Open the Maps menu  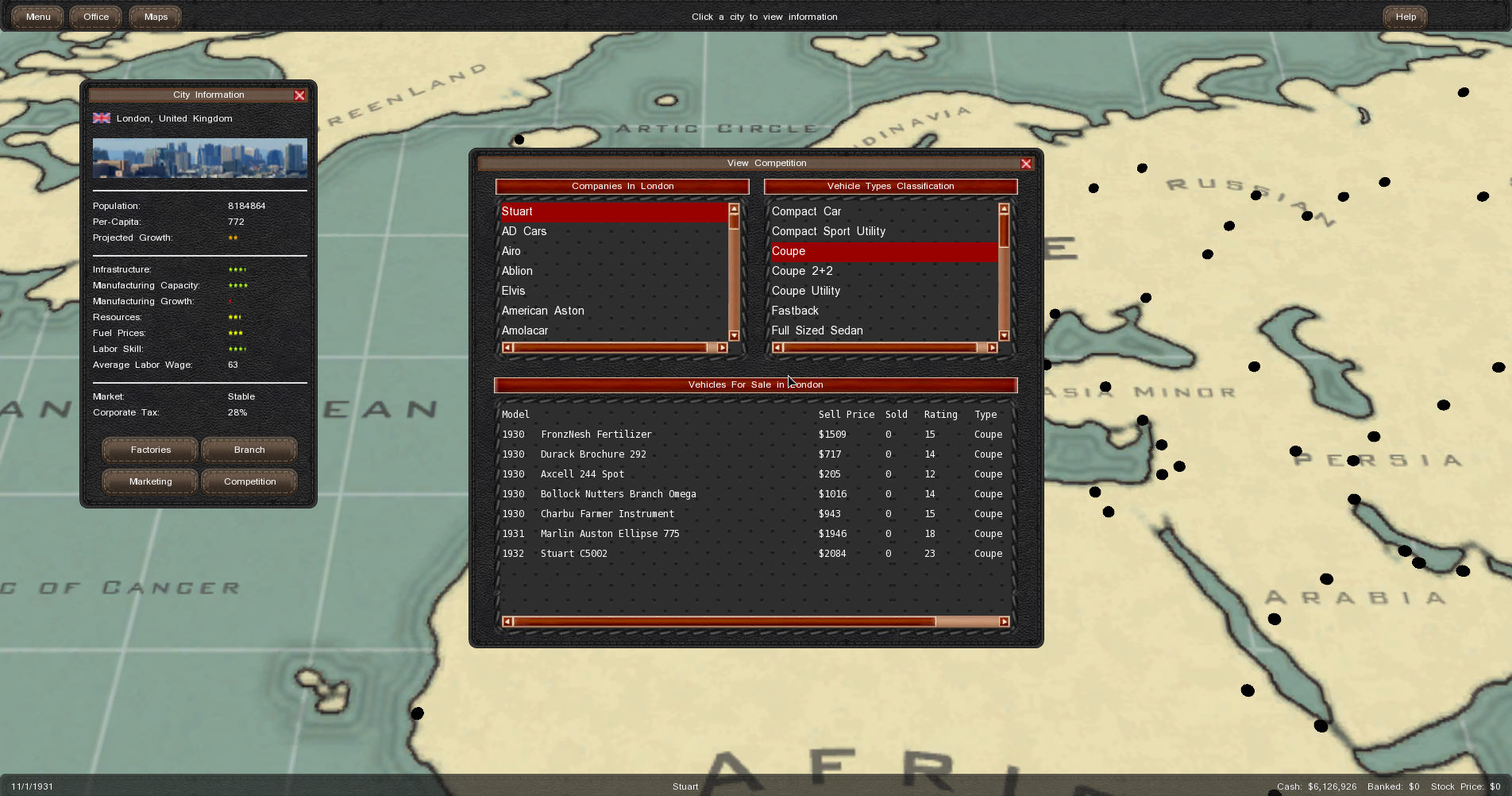point(156,17)
